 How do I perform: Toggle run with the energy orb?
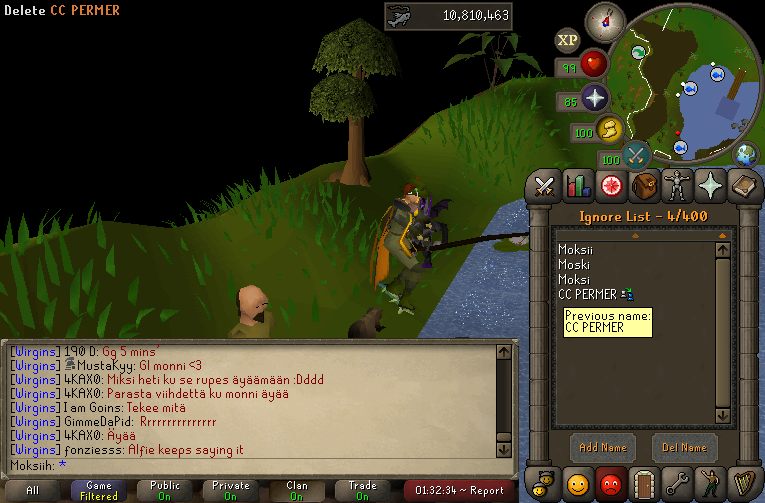pyautogui.click(x=608, y=130)
